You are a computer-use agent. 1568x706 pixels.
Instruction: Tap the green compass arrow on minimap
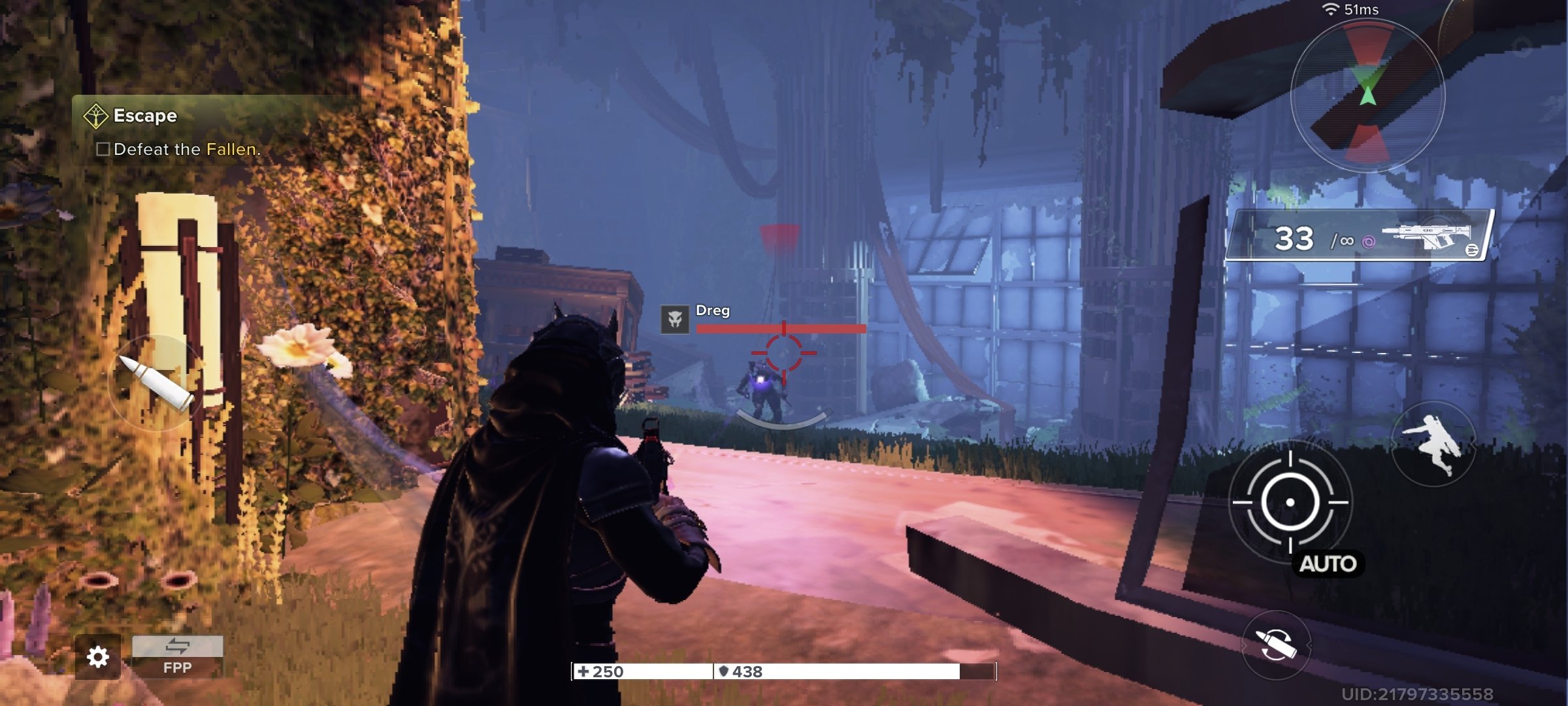[1368, 95]
